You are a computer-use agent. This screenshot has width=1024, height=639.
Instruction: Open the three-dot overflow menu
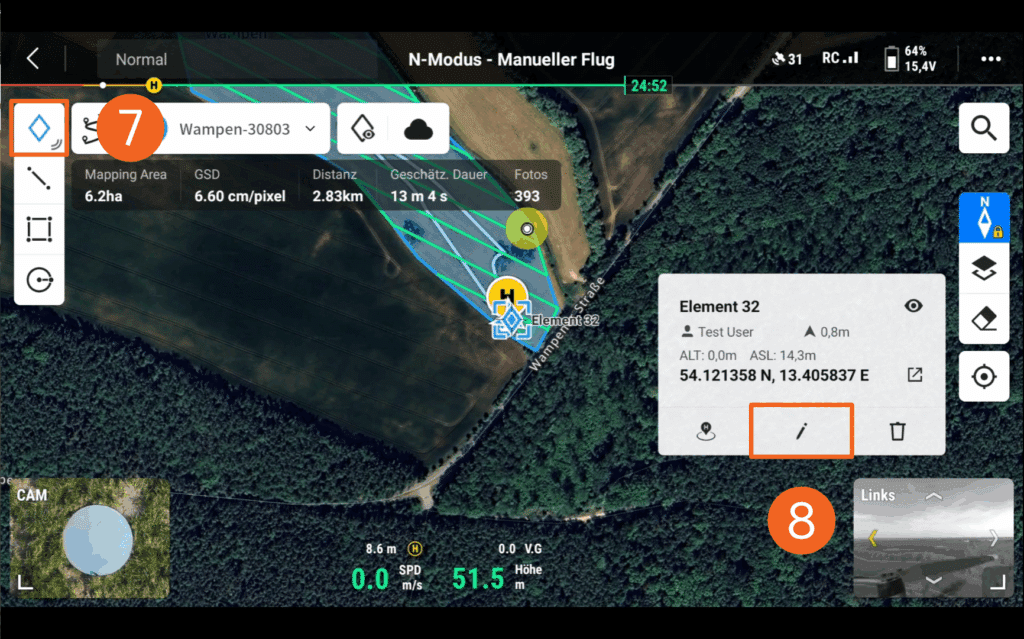(x=990, y=59)
